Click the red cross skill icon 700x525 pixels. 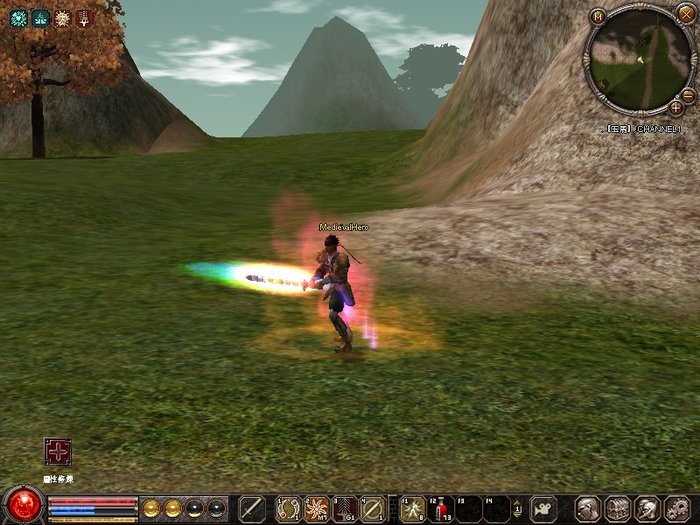(58, 452)
